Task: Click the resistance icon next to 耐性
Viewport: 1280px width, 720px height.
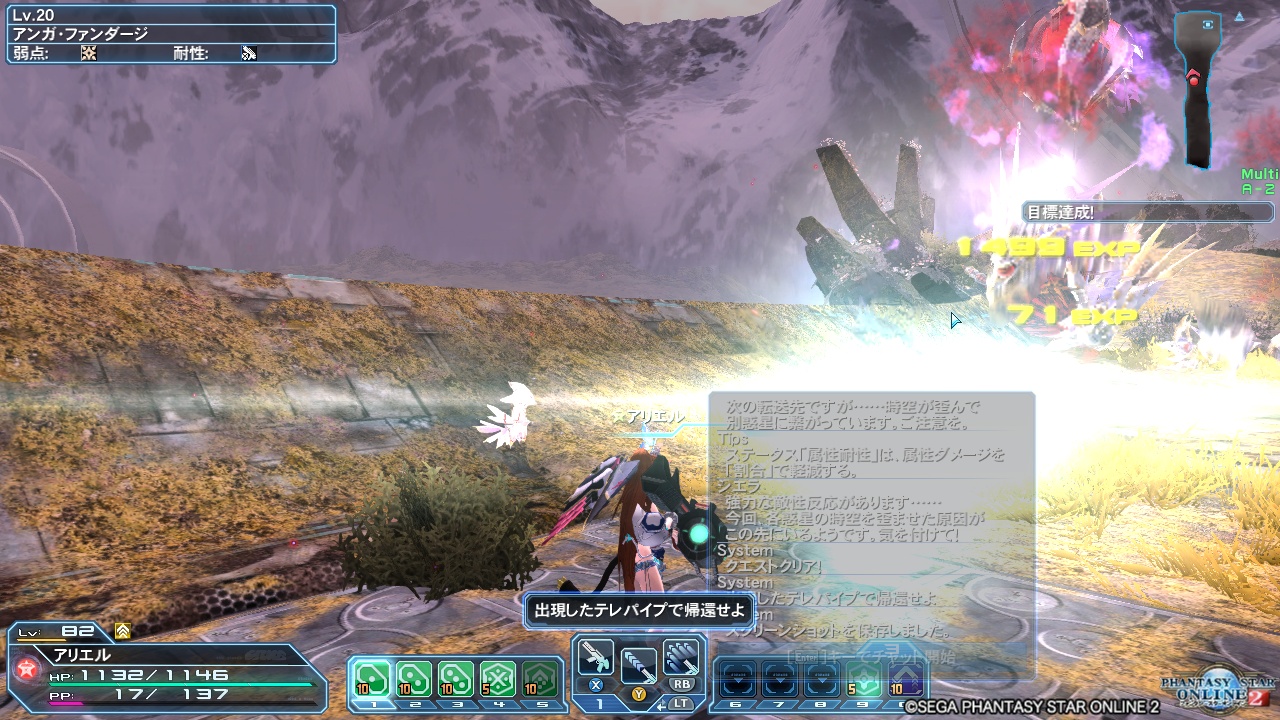Action: click(247, 52)
